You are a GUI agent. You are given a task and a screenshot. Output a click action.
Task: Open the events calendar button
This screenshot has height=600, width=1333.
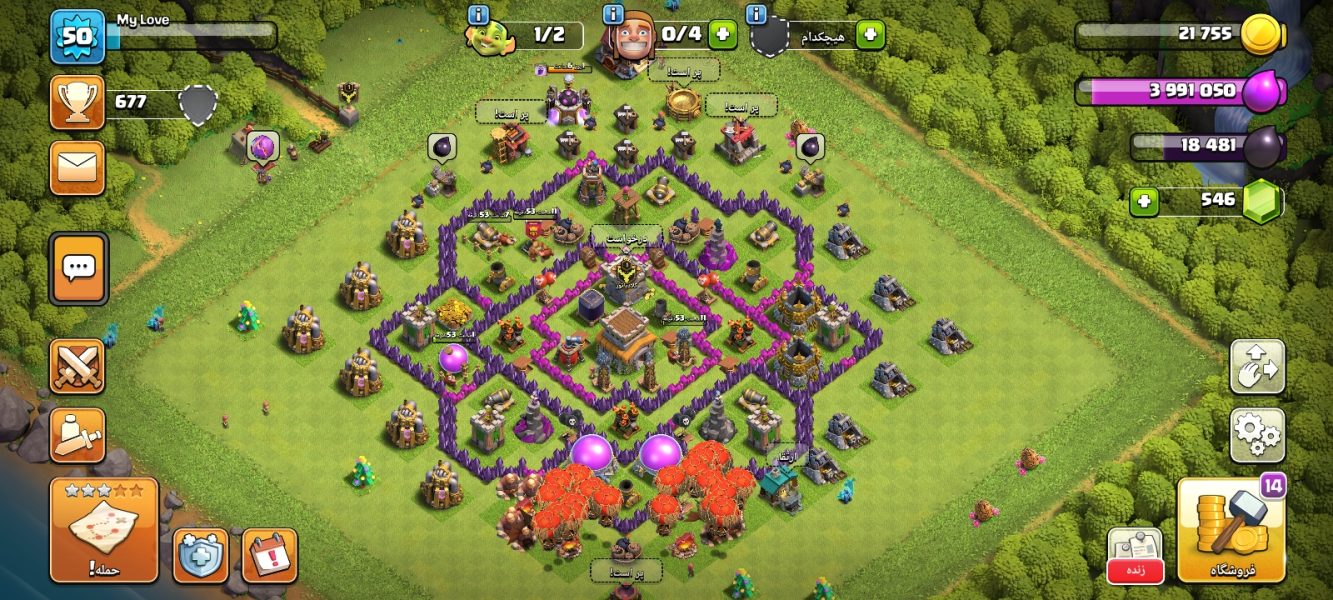(269, 555)
